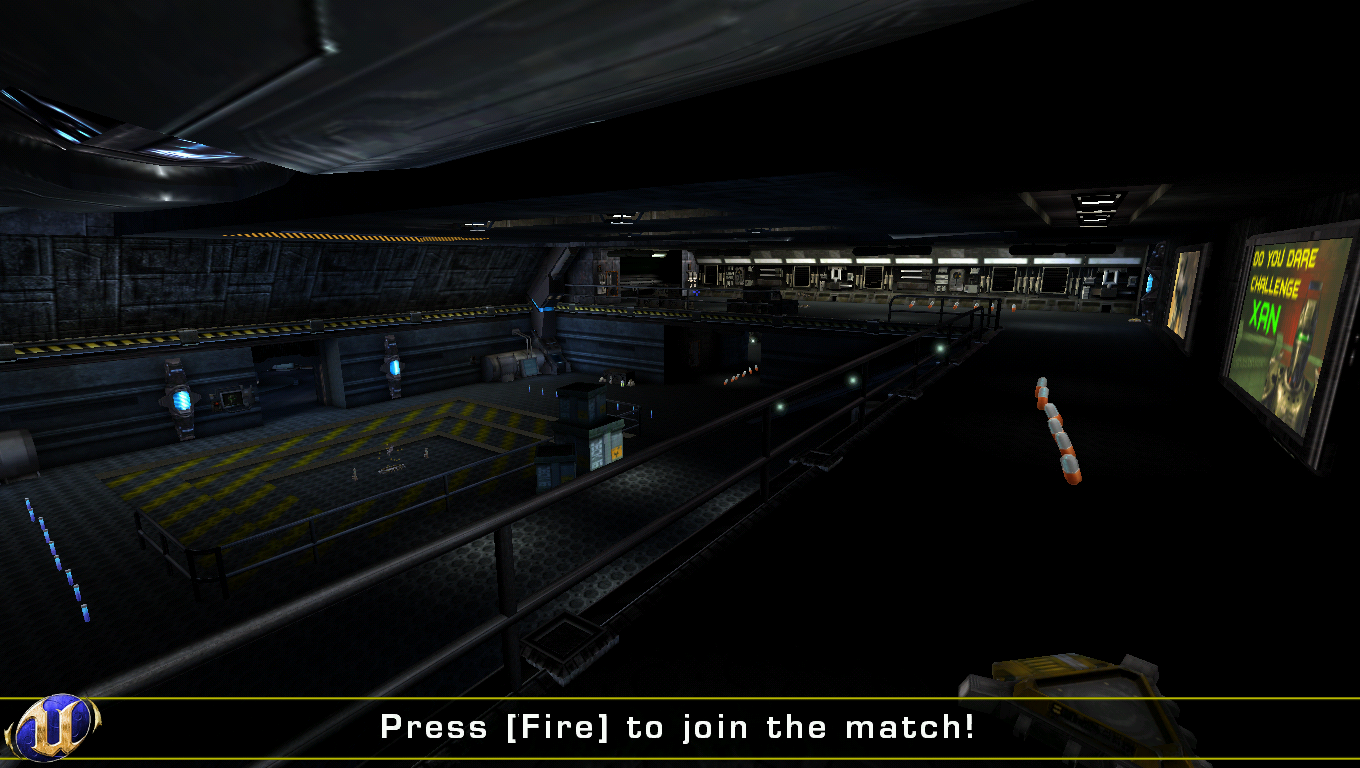
Task: Click the second glowing wall lamp
Action: click(x=393, y=366)
